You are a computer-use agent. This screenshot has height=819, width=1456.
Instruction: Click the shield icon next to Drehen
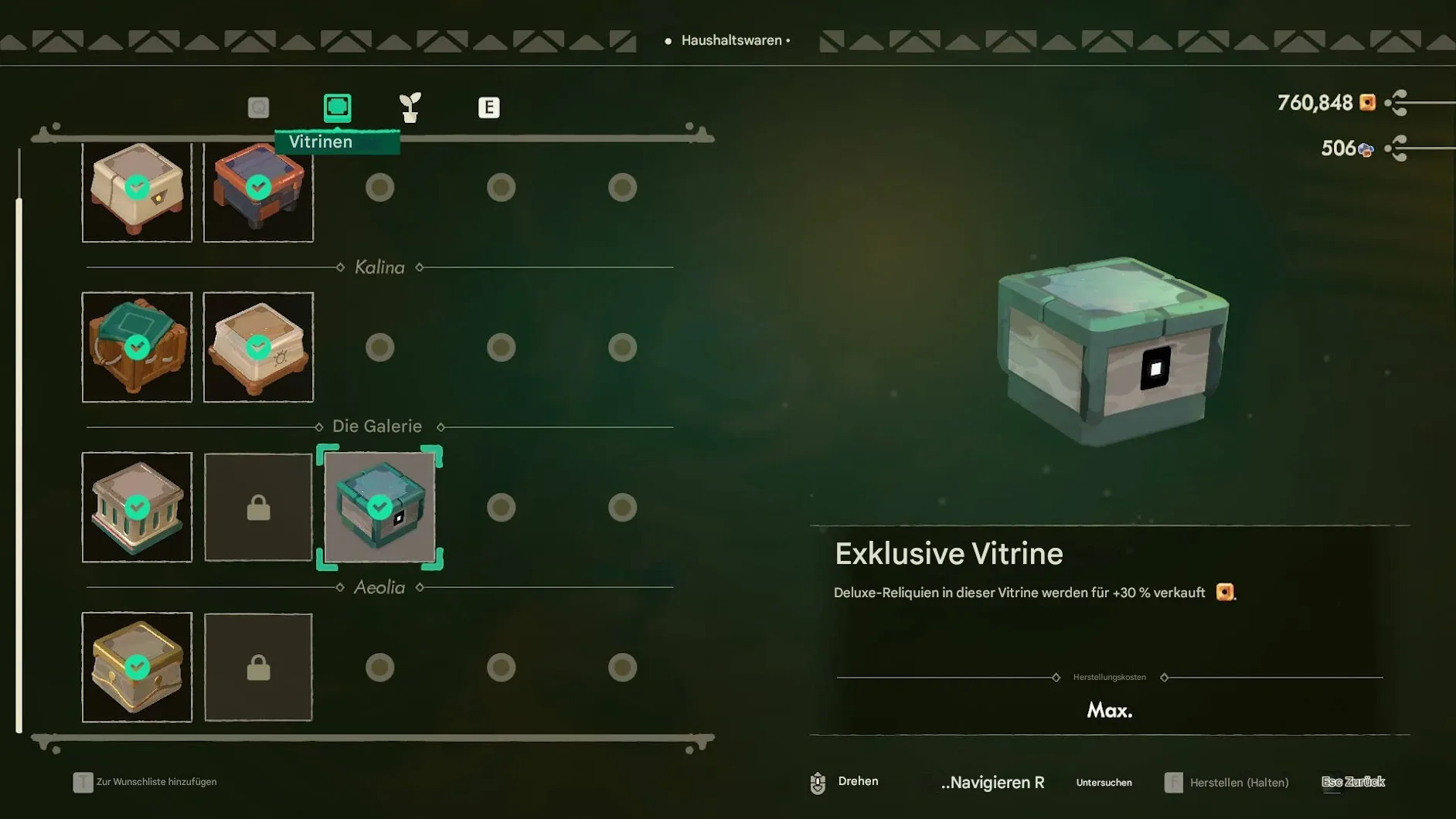(818, 782)
